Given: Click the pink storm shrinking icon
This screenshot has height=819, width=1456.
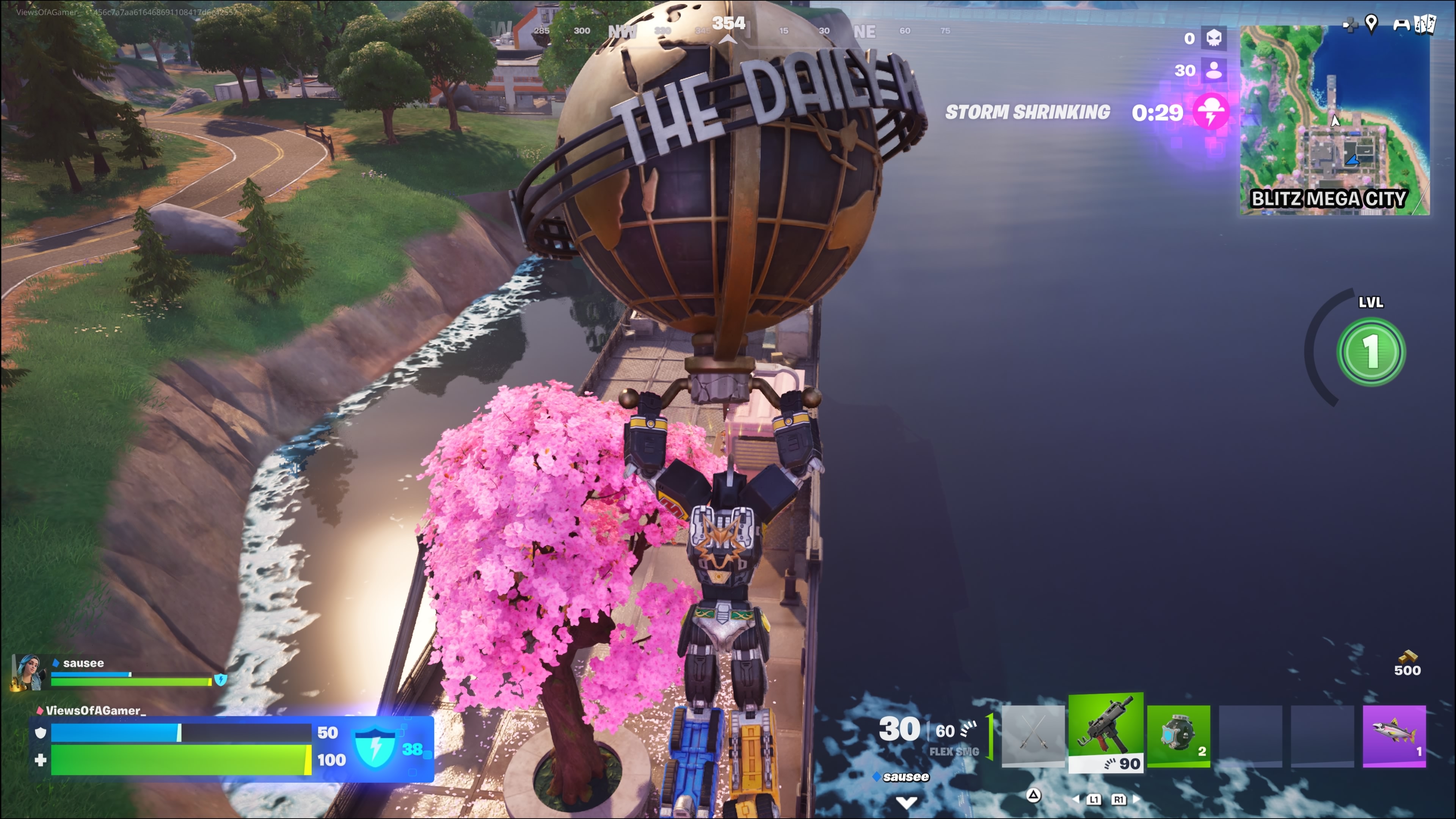Looking at the screenshot, I should pyautogui.click(x=1210, y=112).
